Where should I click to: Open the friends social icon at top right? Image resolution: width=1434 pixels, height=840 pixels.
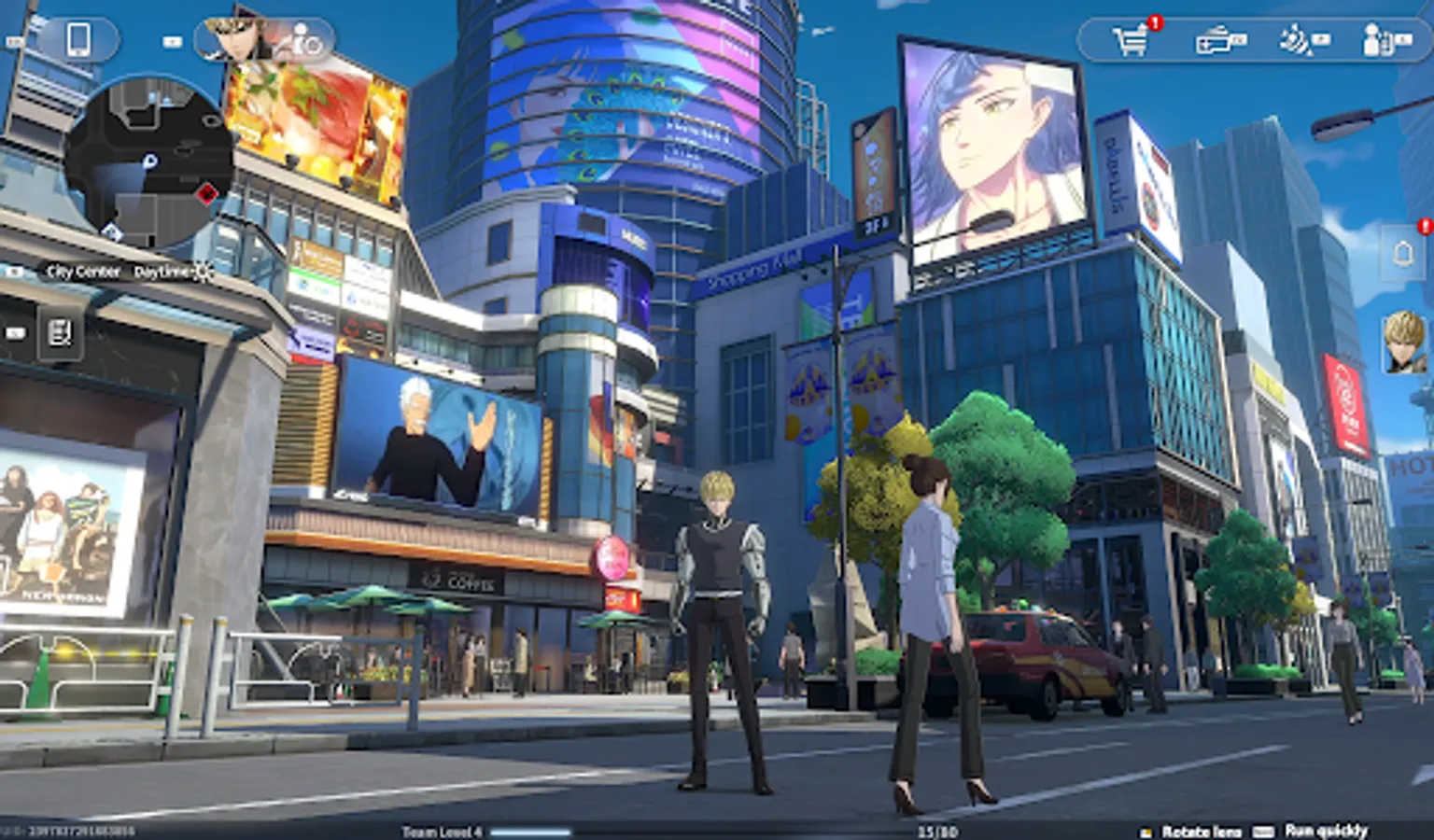click(1374, 42)
